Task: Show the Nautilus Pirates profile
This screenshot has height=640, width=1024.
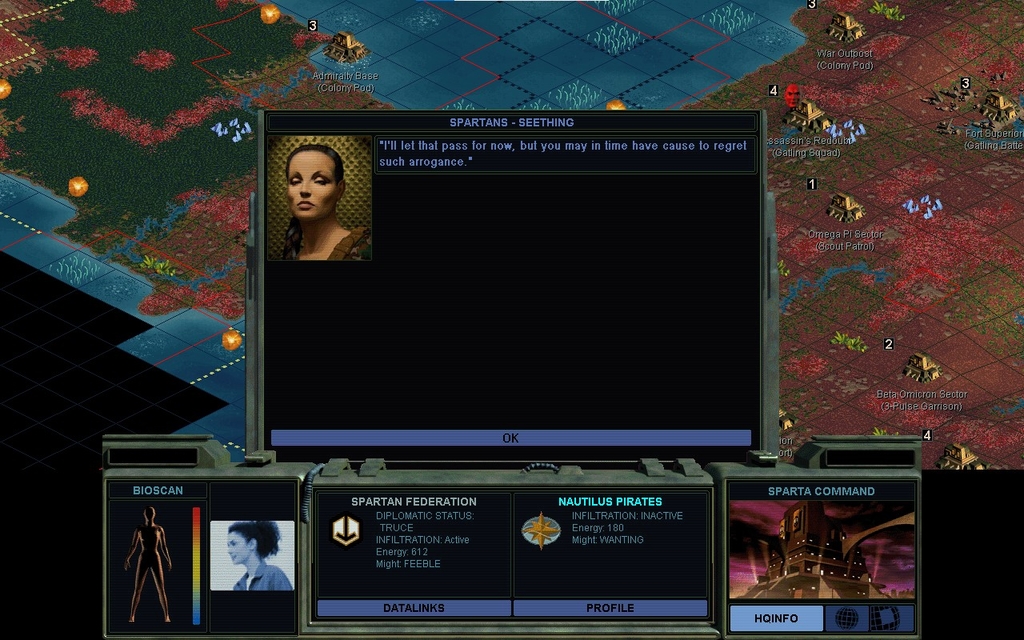Action: [x=610, y=608]
